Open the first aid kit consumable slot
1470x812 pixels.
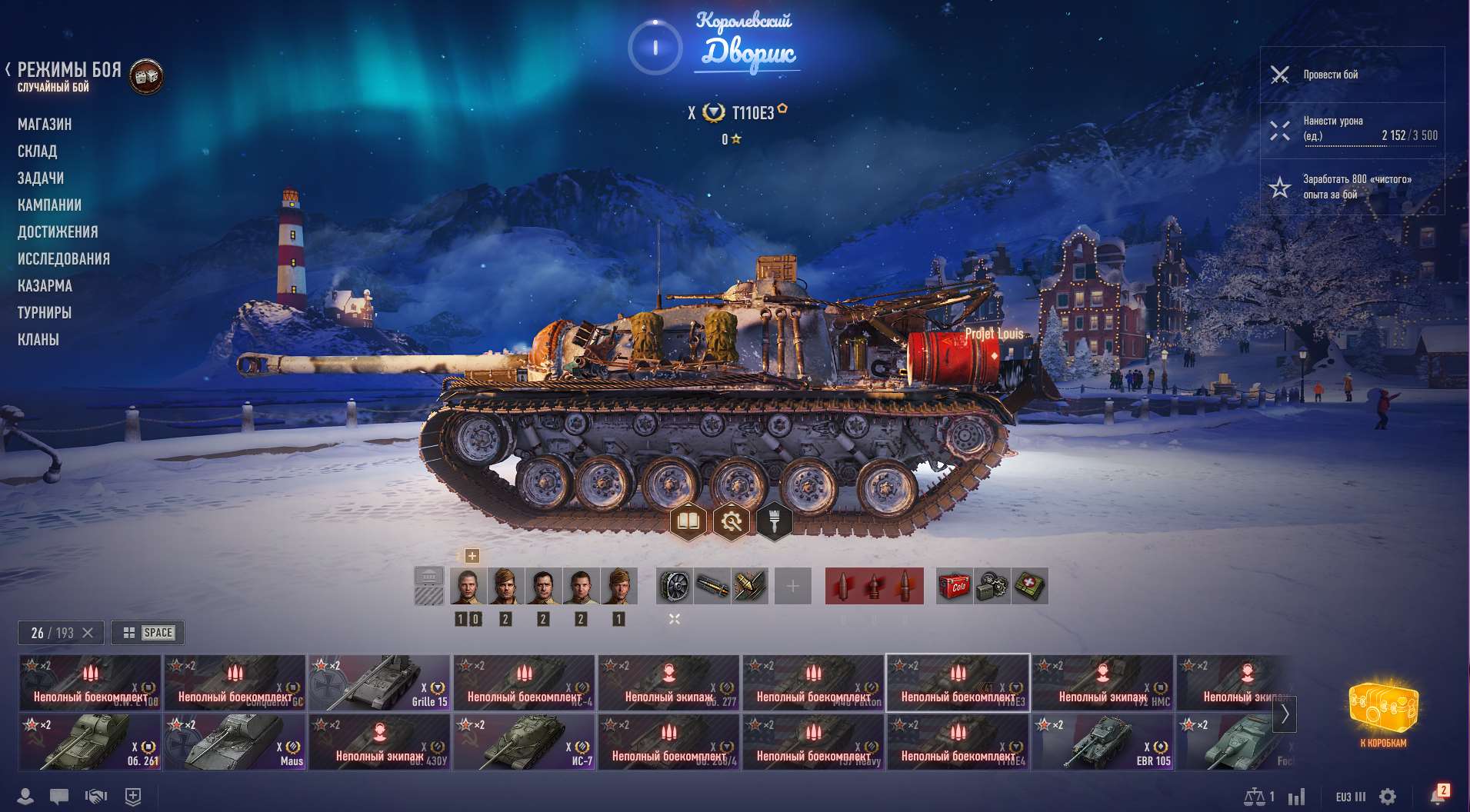click(1031, 586)
